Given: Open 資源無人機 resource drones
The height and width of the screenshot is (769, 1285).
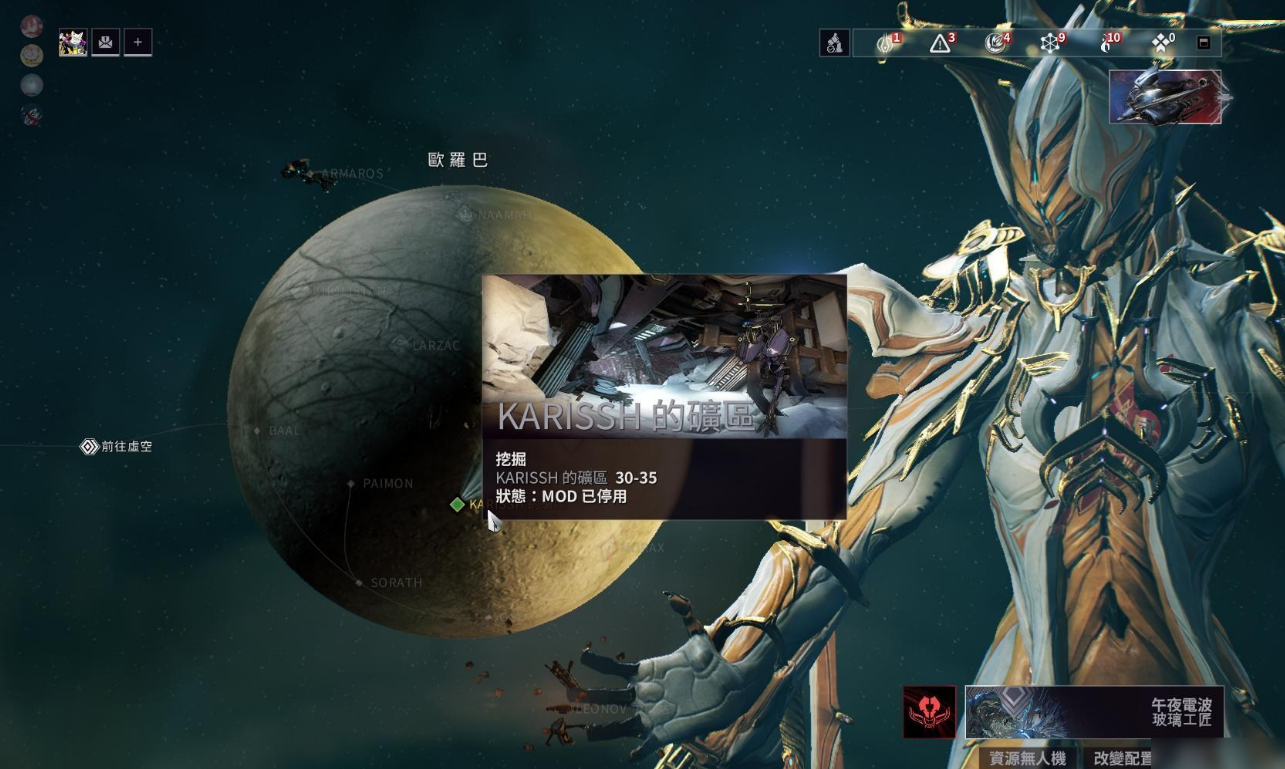Looking at the screenshot, I should [x=1027, y=758].
